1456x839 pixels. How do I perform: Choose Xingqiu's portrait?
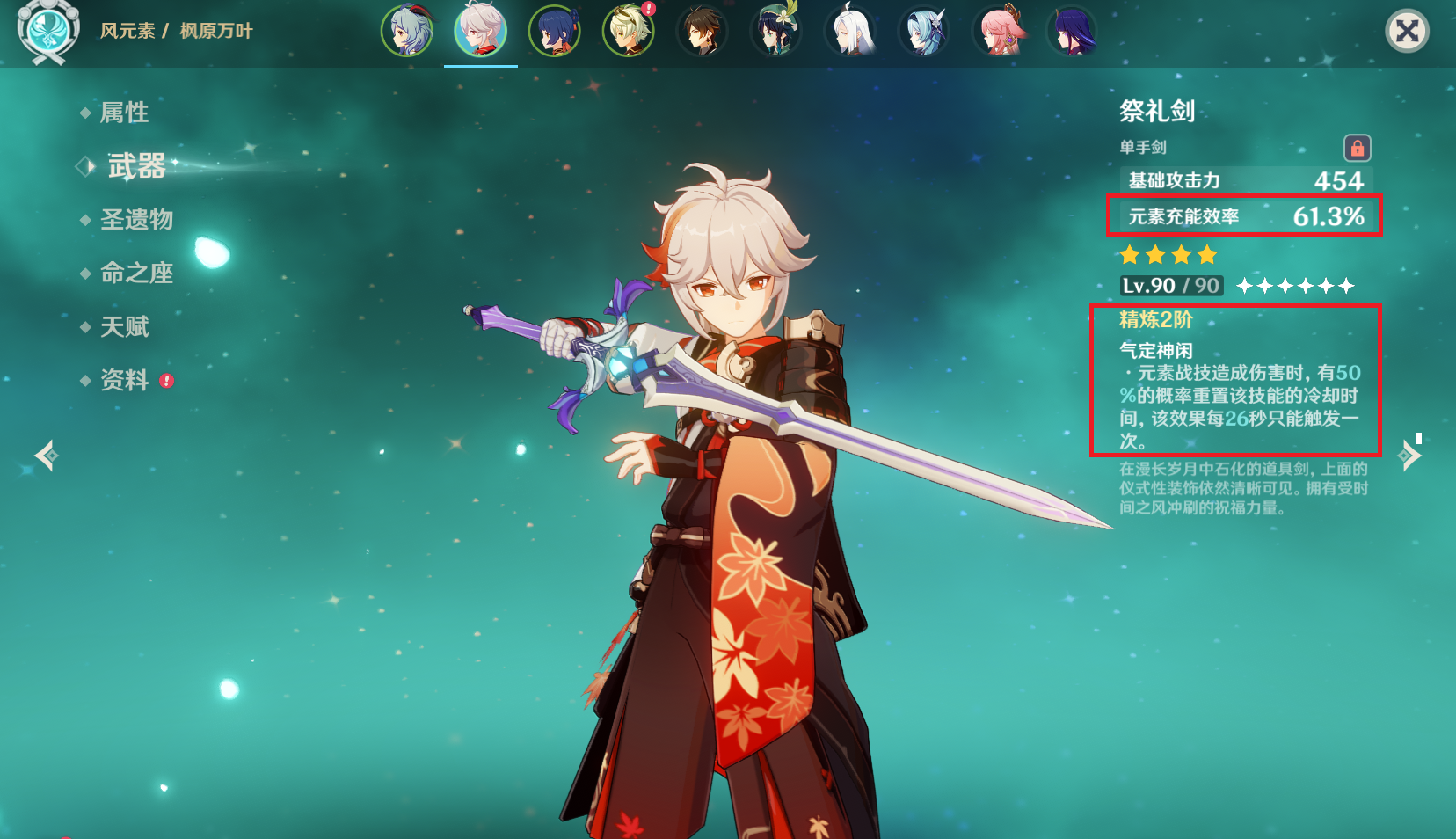554,31
